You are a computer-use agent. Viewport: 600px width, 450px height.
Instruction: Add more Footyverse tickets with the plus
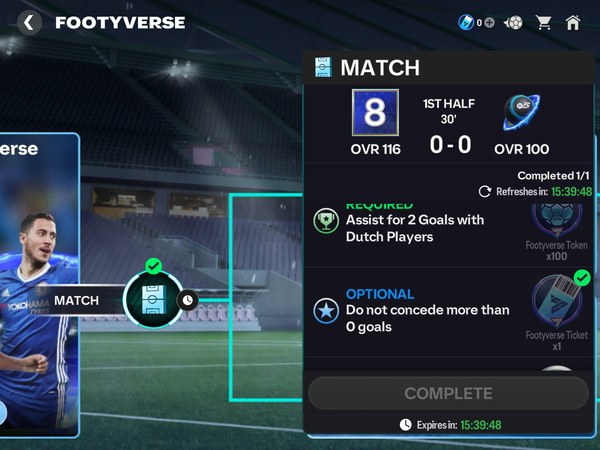(x=489, y=22)
